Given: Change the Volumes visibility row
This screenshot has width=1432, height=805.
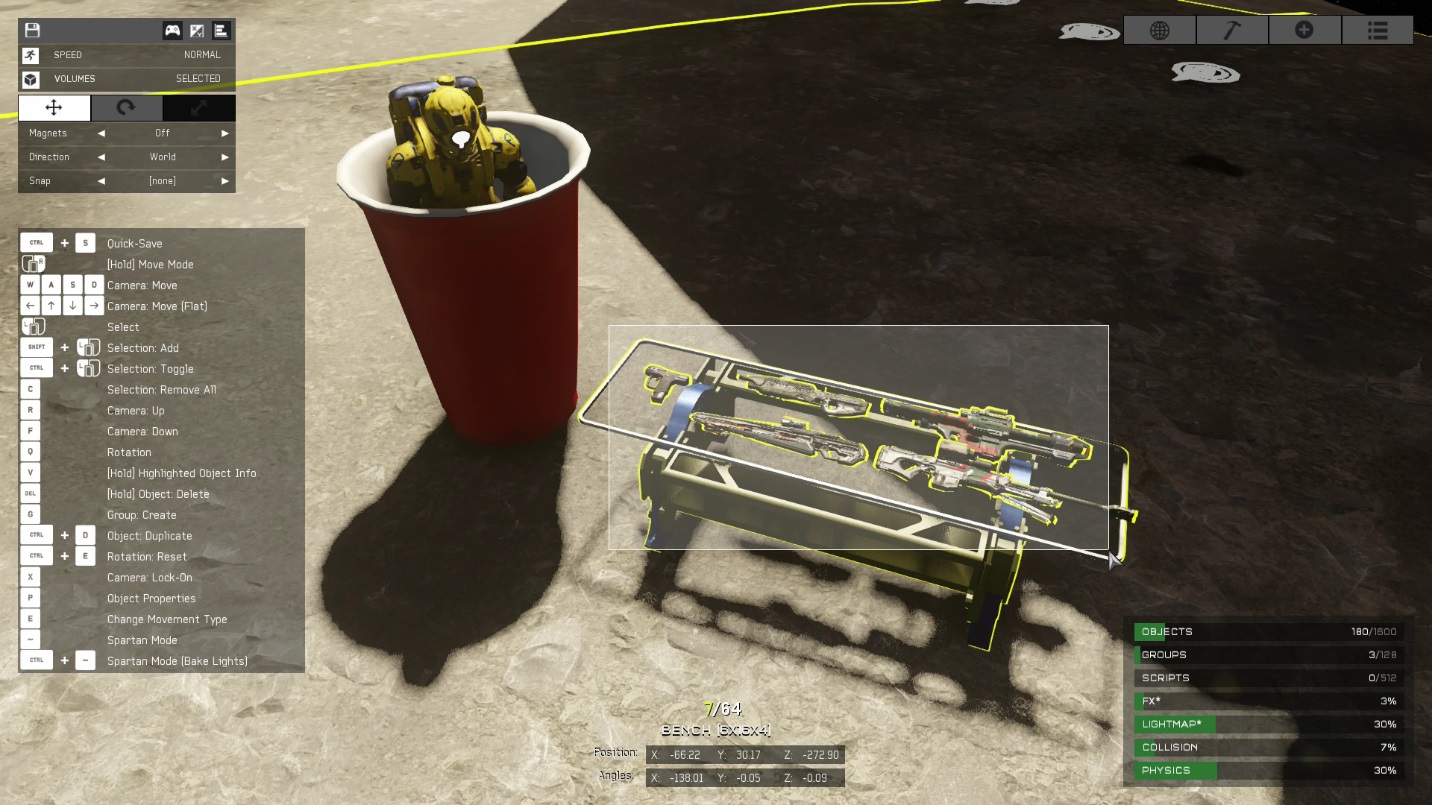Looking at the screenshot, I should 127,78.
